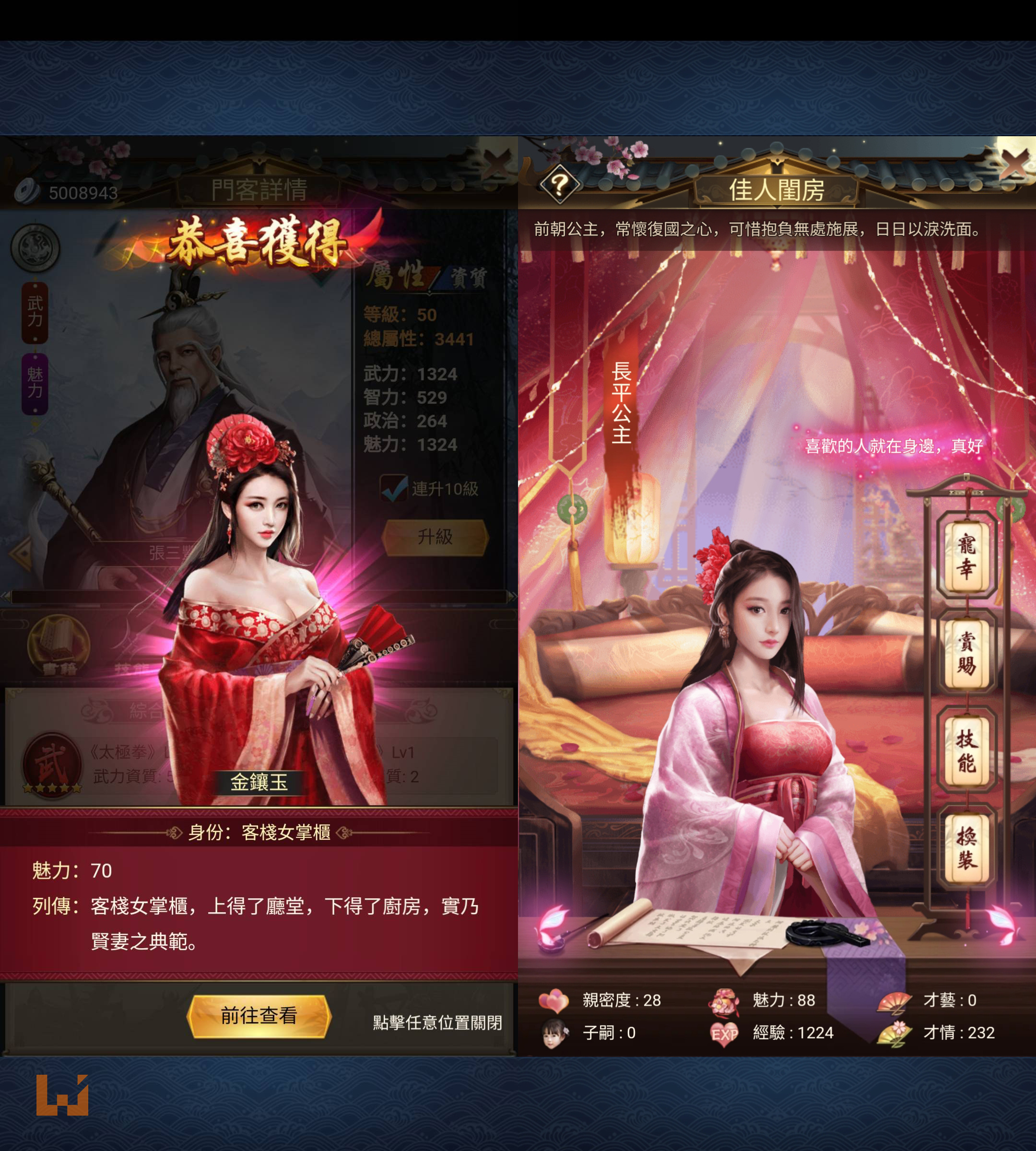Open the question mark help icon

pyautogui.click(x=559, y=184)
